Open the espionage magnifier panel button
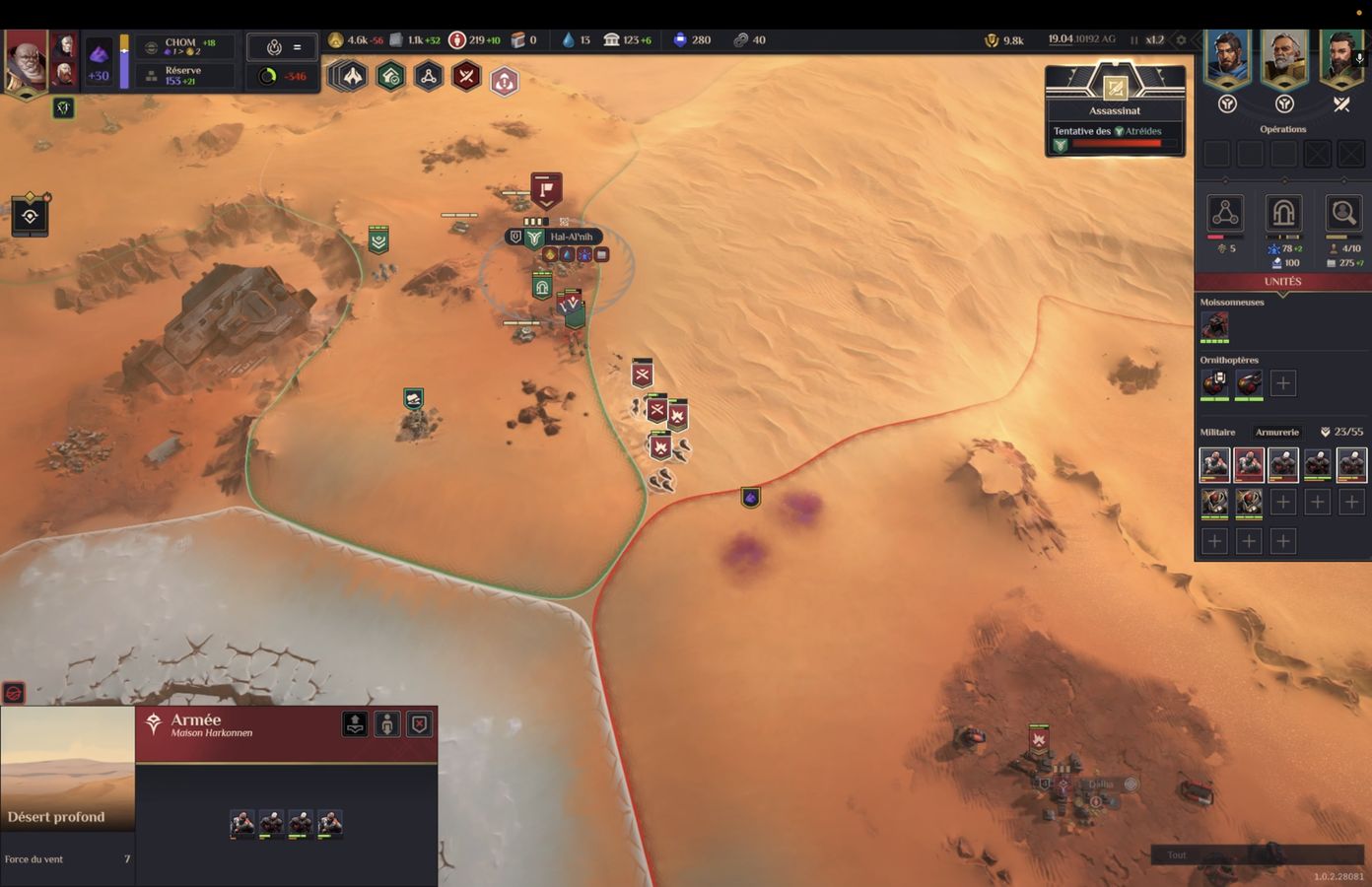This screenshot has height=887, width=1372. point(1342,213)
